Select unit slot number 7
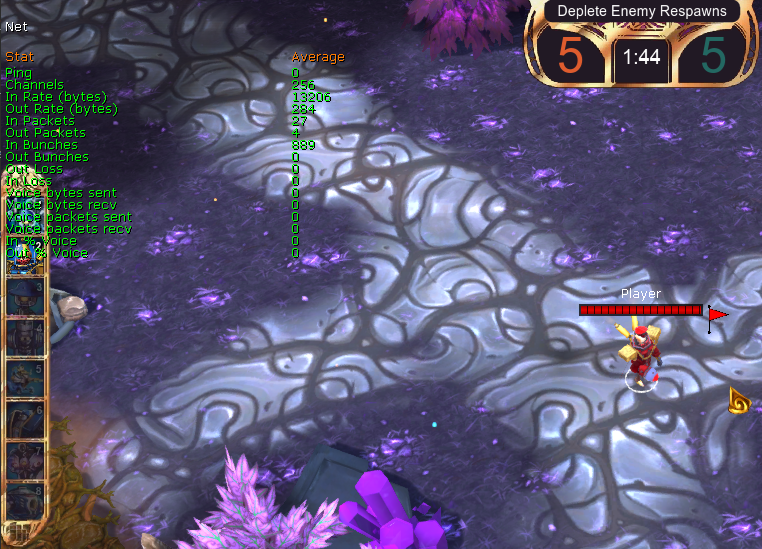This screenshot has width=762, height=549. 25,460
